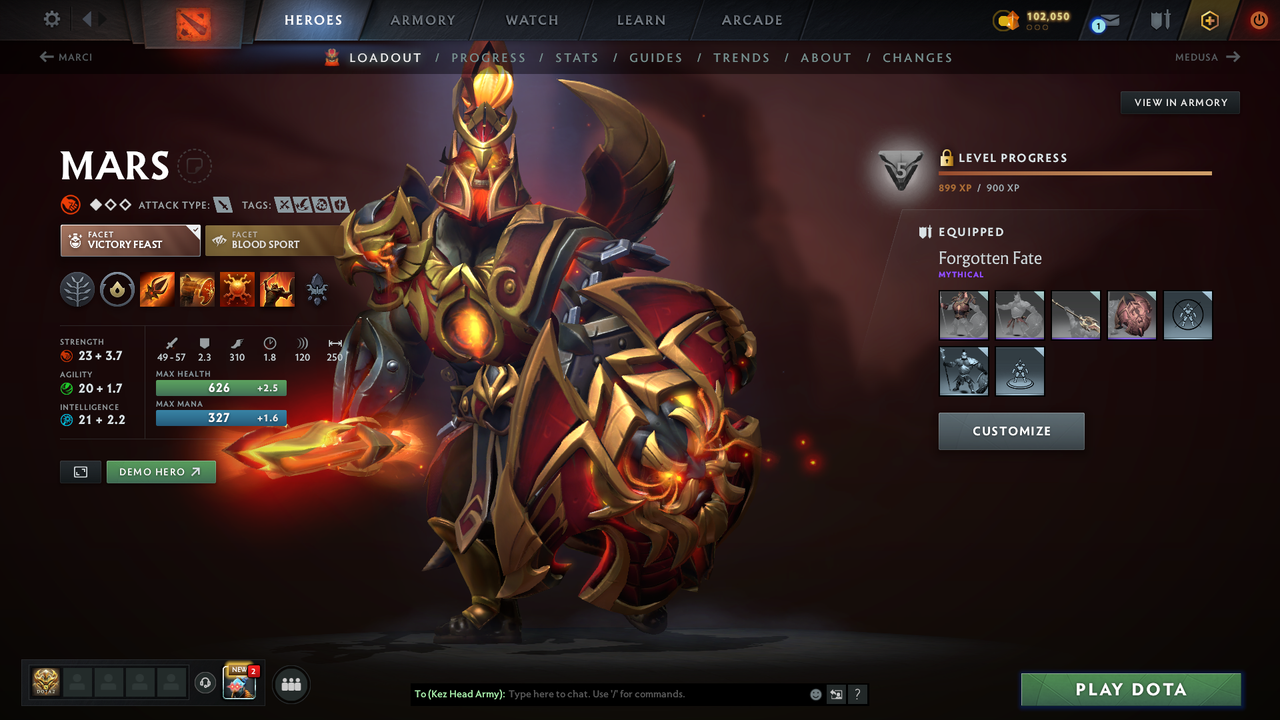
Task: Click the Arena of Blood ultimate icon
Action: (277, 289)
